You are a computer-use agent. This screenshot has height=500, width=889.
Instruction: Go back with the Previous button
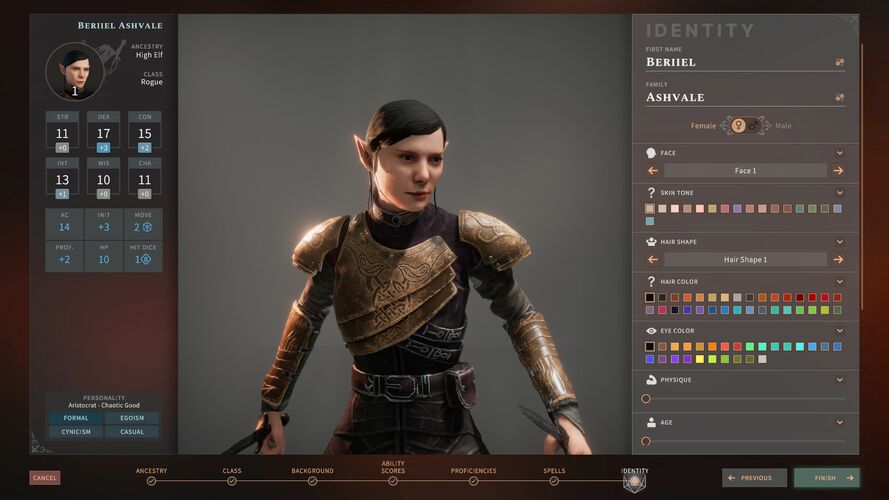pyautogui.click(x=755, y=478)
